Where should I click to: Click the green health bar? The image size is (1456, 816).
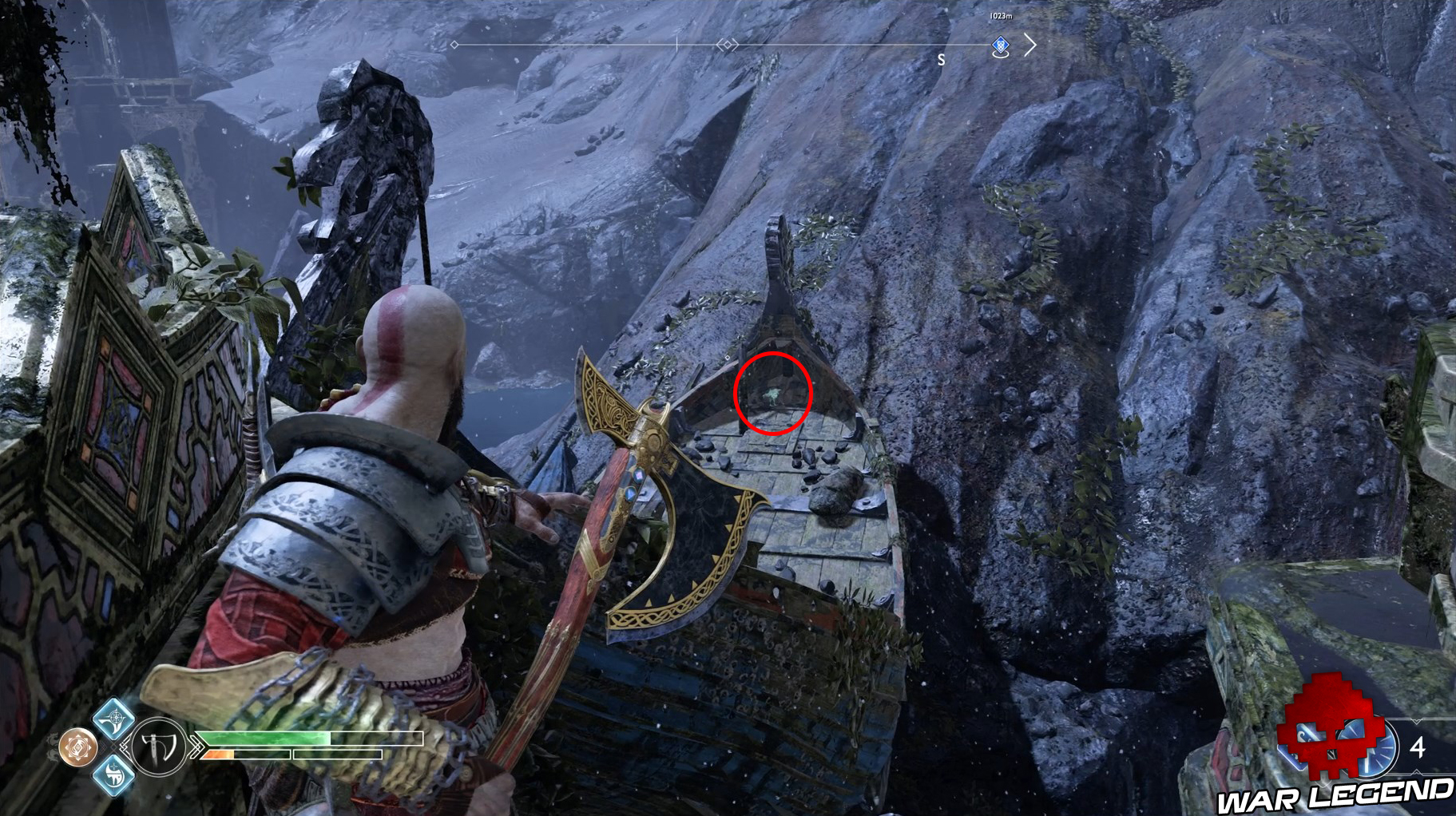pyautogui.click(x=264, y=737)
